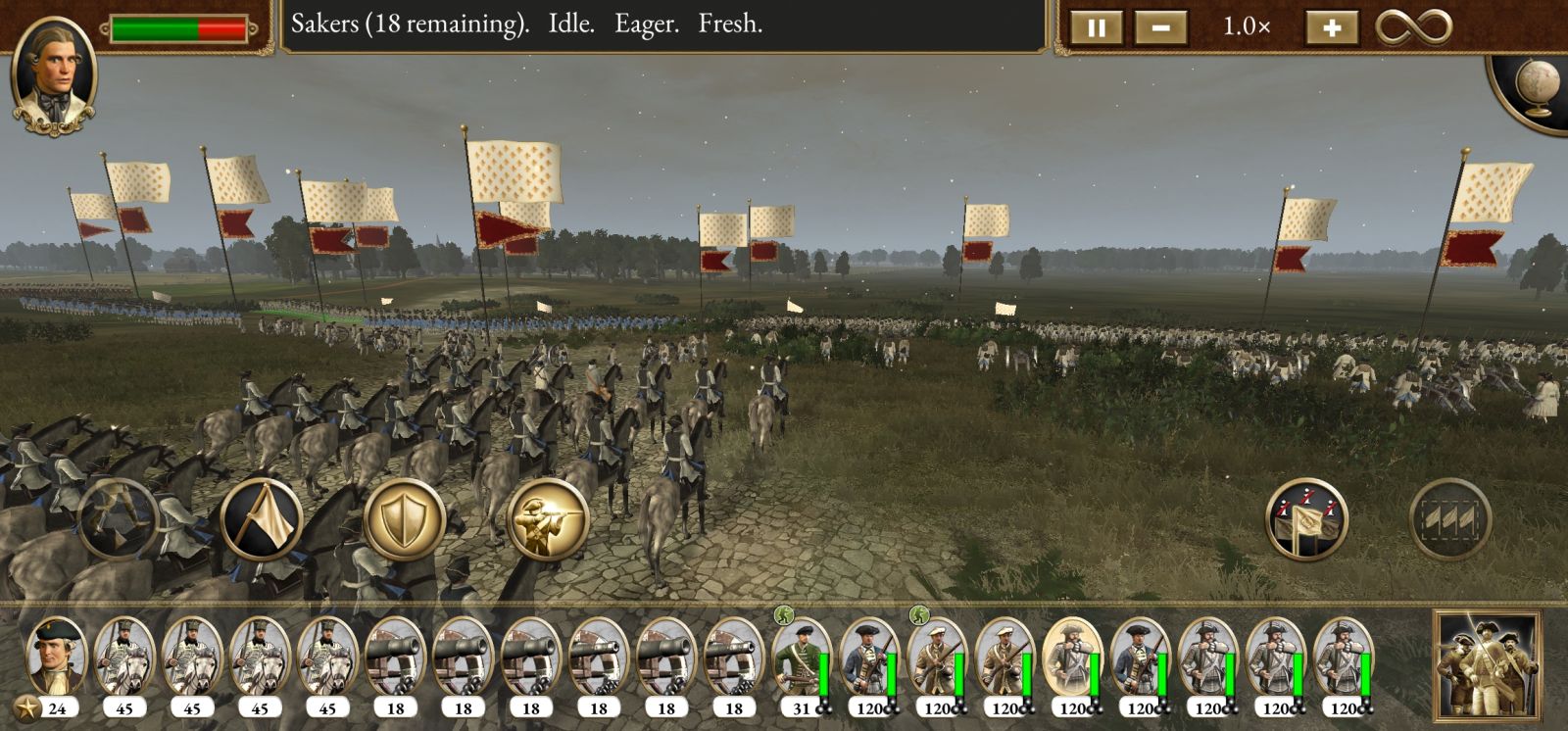Screen dimensions: 1568x731
Task: Click the 1.0× speed readout
Action: point(1247,28)
